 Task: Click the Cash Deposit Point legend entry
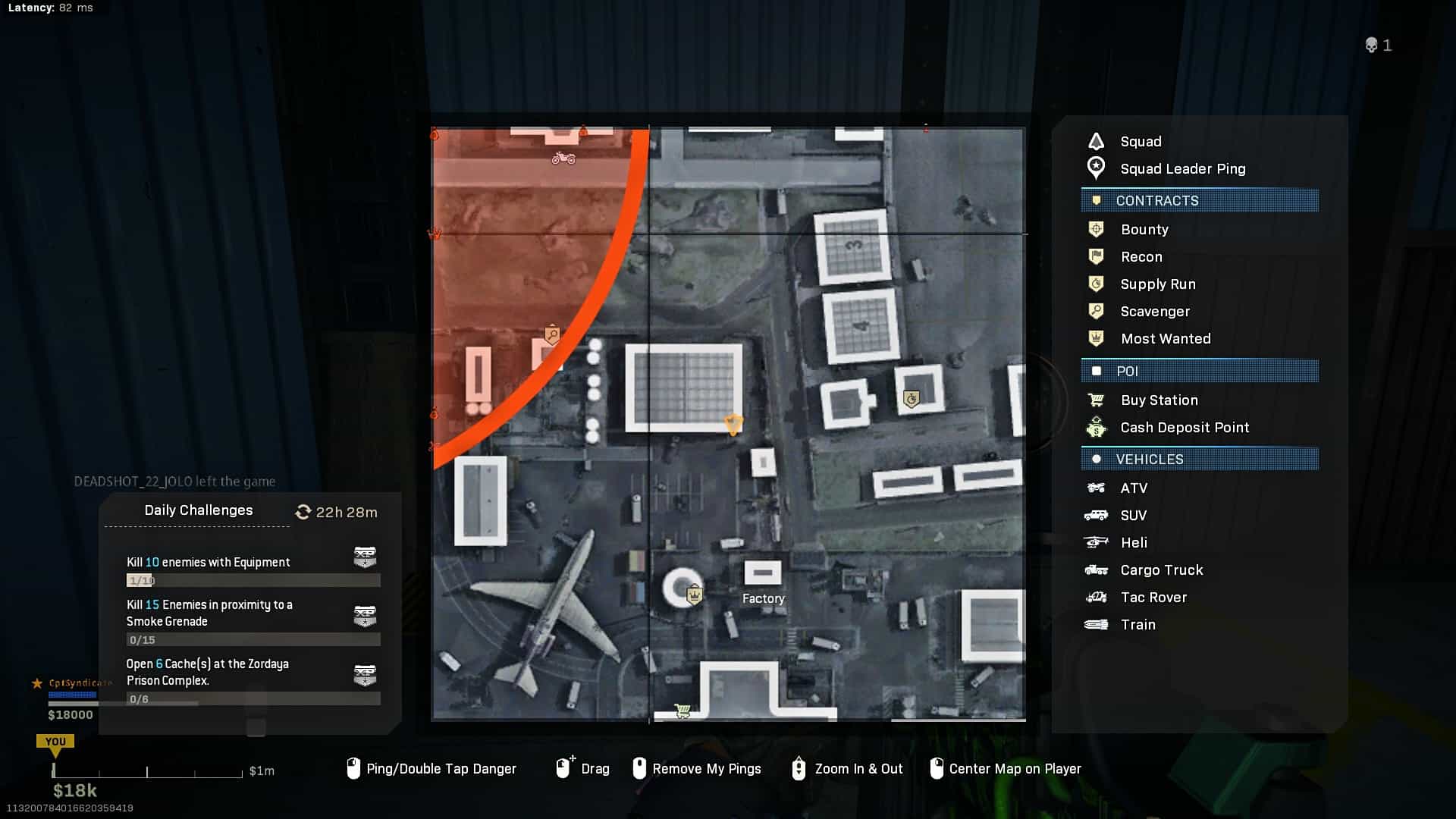pos(1184,428)
